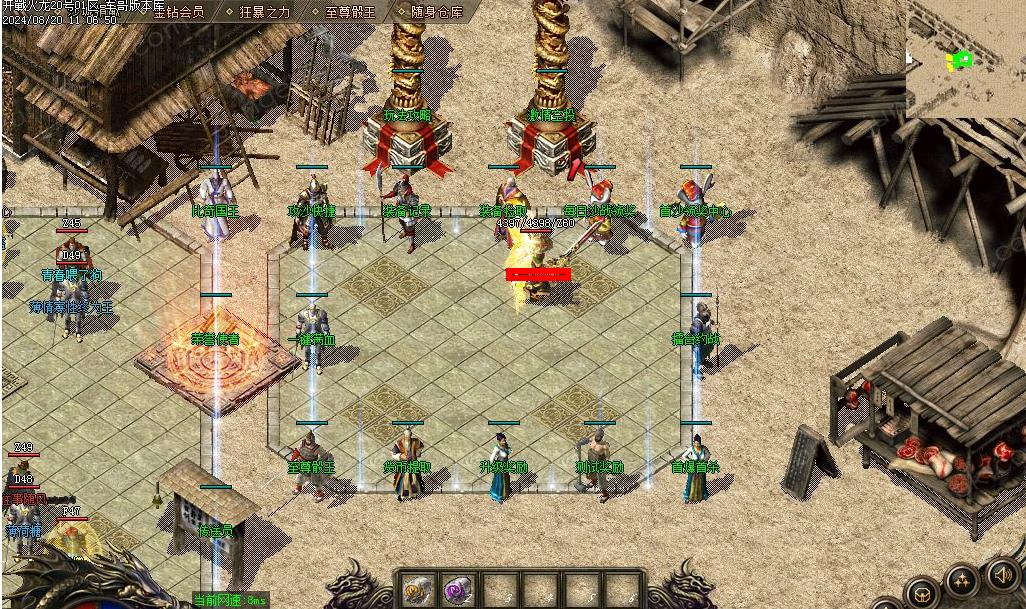Use the orange swirl scroll in hotbar slot 1
This screenshot has width=1026, height=609.
(x=418, y=590)
